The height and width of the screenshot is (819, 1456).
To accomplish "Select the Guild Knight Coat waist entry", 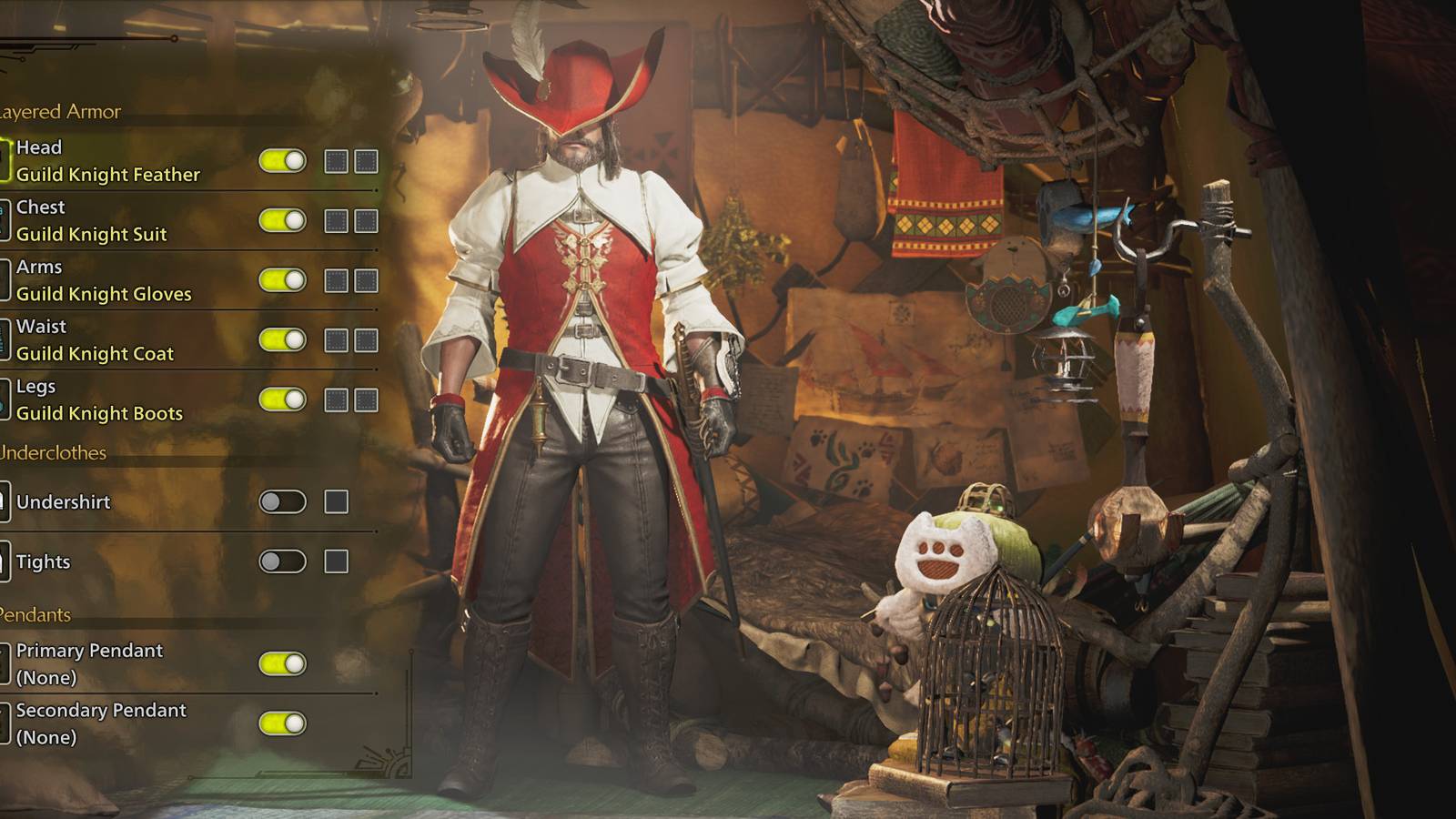I will tap(96, 353).
